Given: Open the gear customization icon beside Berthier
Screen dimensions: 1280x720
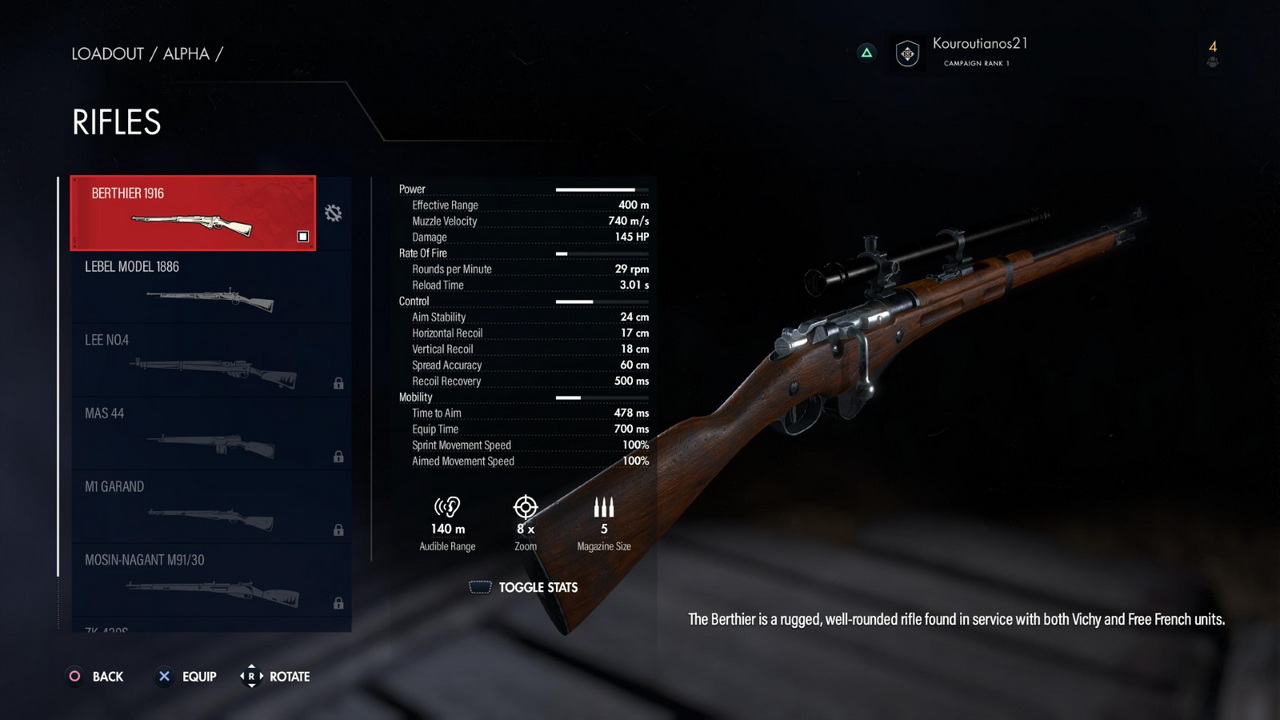Looking at the screenshot, I should (x=334, y=213).
